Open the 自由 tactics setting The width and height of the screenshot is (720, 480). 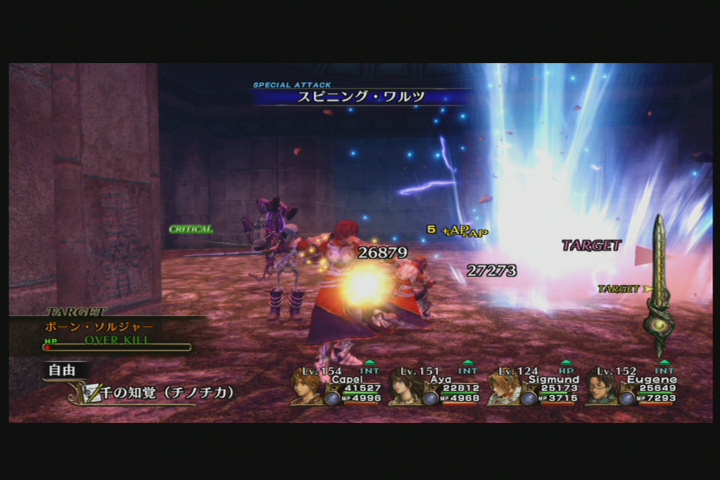coord(61,370)
